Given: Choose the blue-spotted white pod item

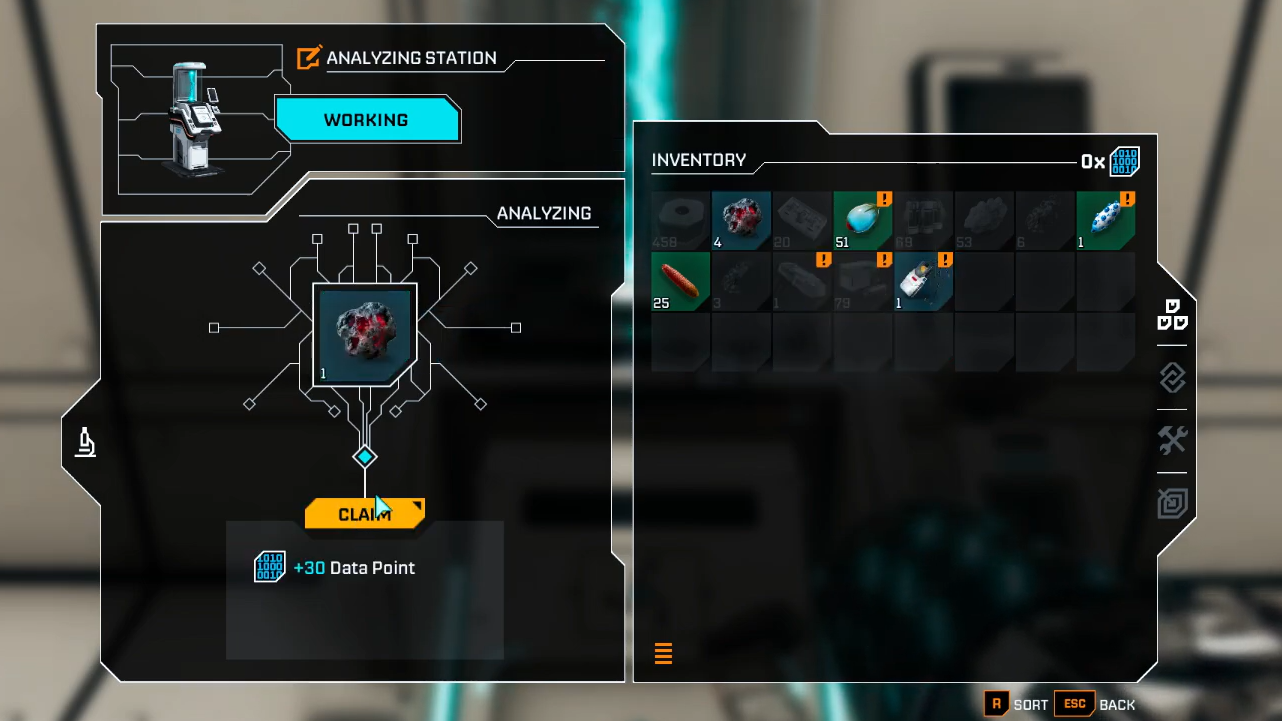Looking at the screenshot, I should (x=1105, y=221).
